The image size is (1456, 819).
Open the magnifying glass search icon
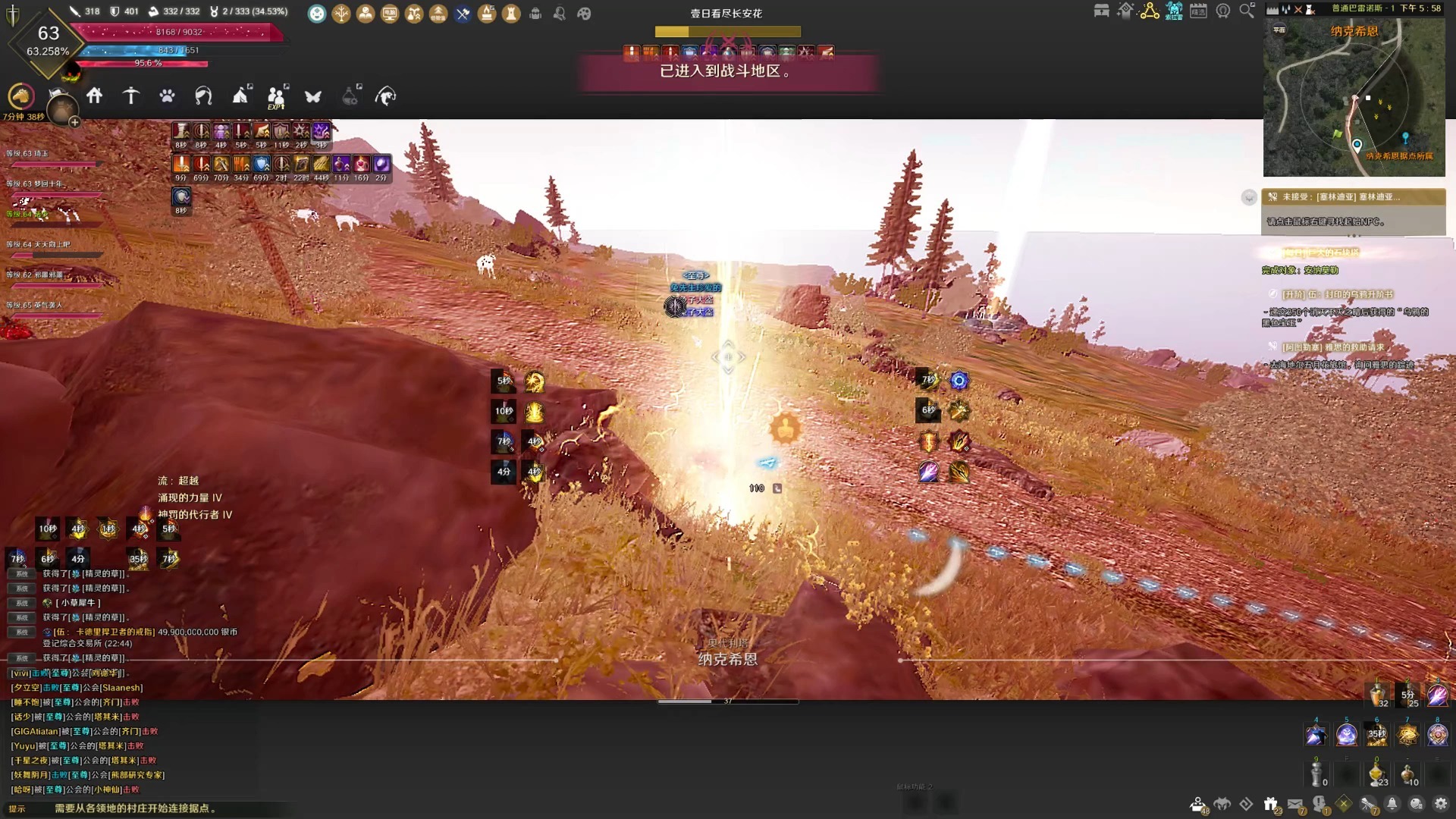pos(1247,11)
